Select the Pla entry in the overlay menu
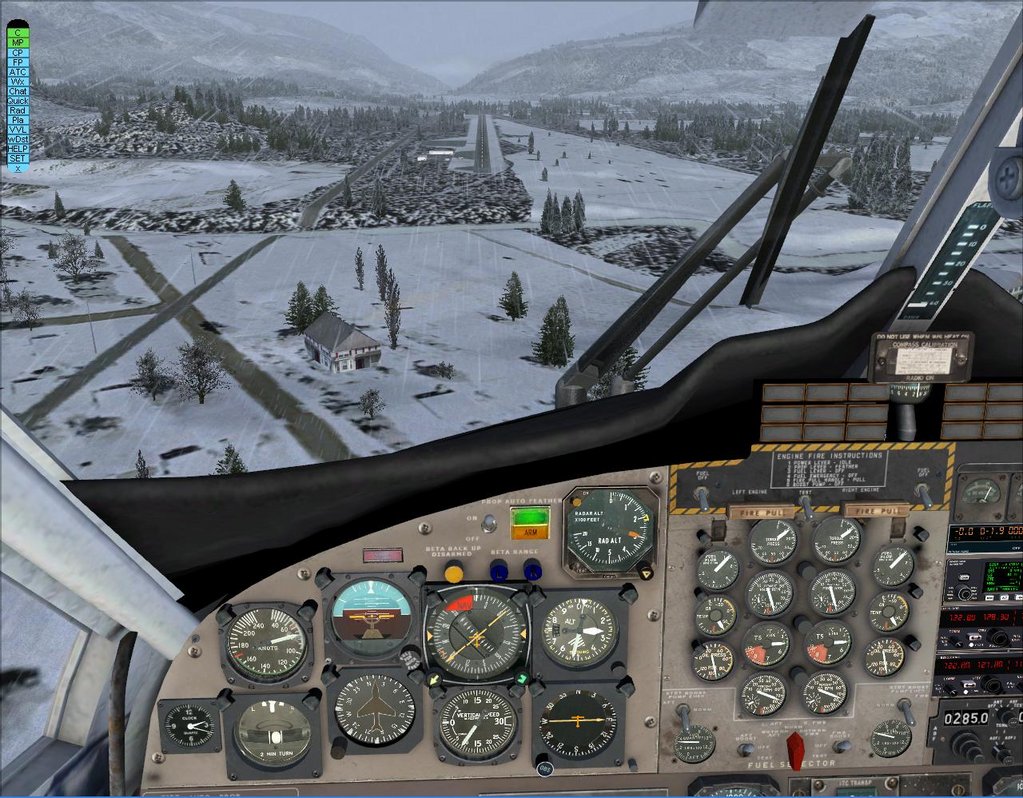 (17, 120)
